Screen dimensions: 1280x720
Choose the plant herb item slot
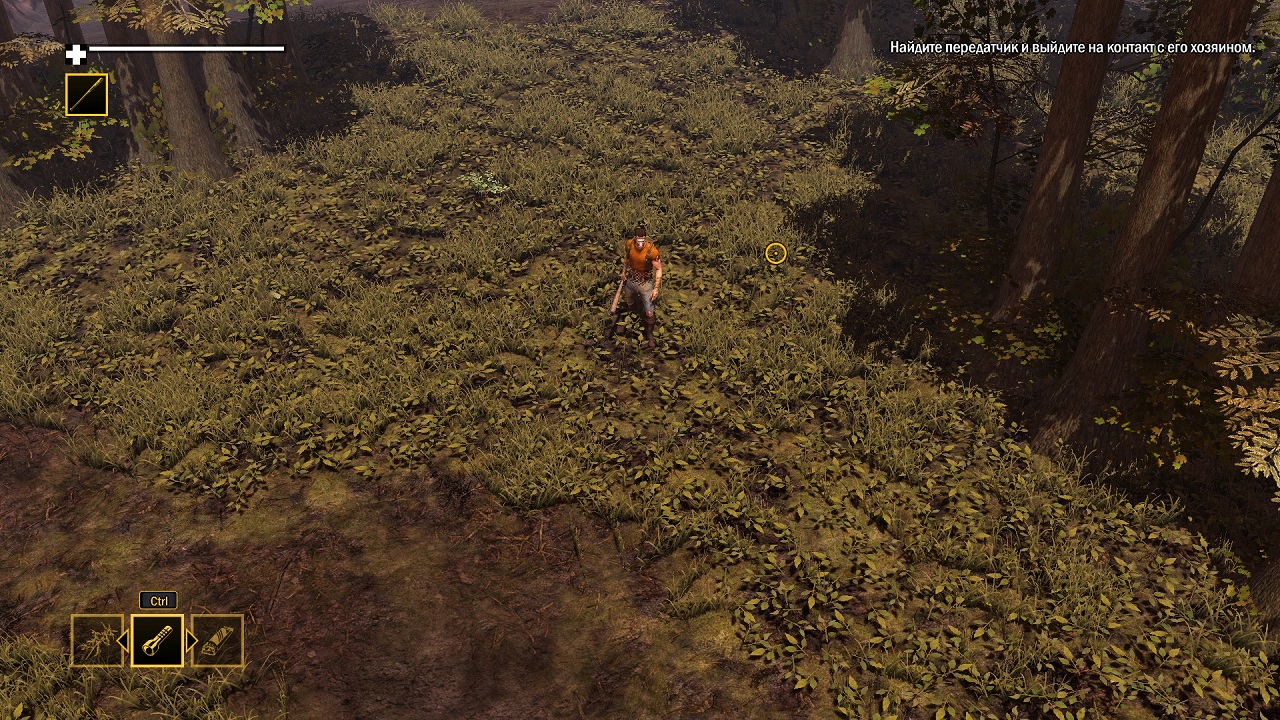(96, 640)
